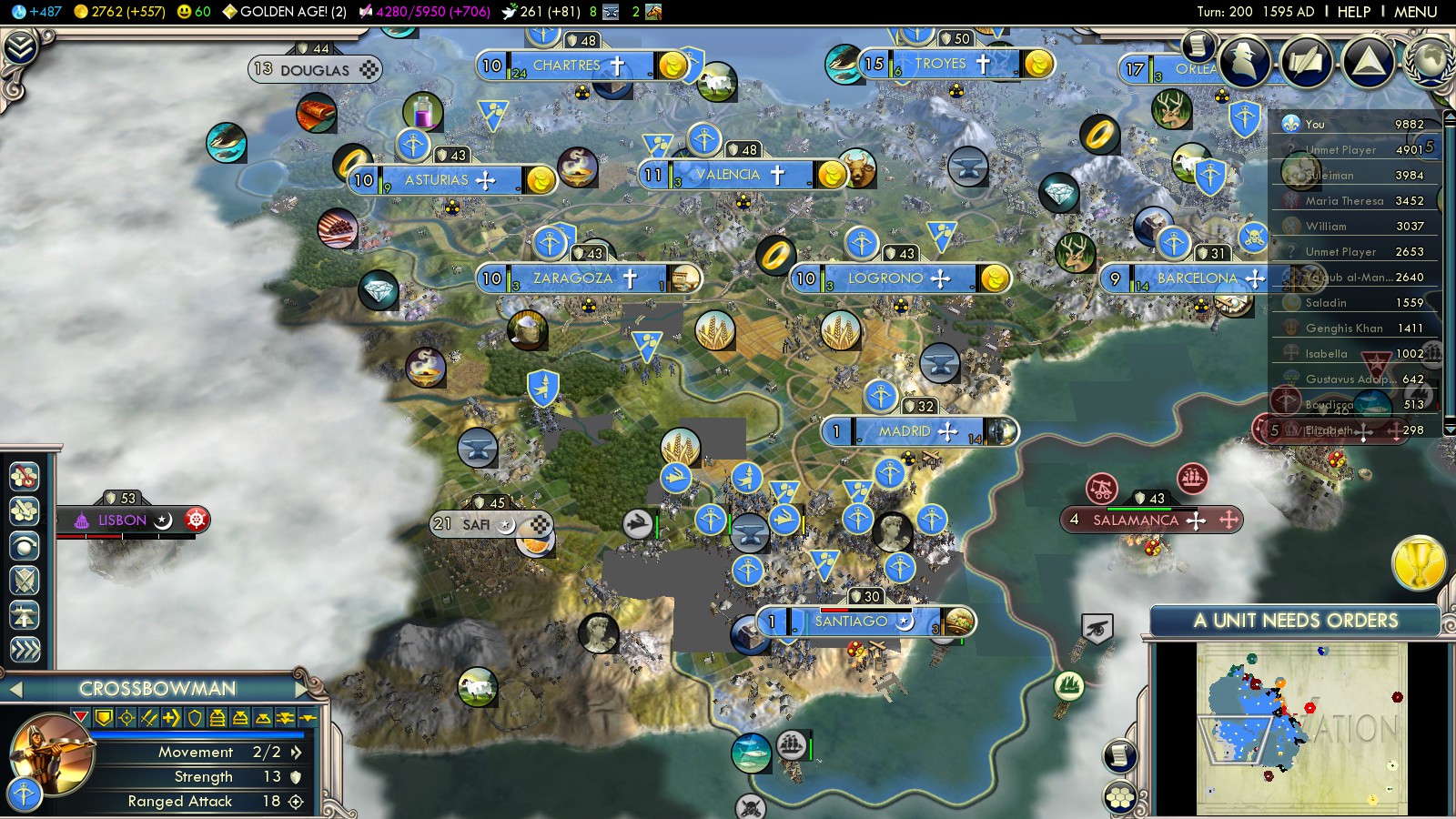The width and height of the screenshot is (1456, 819).
Task: Click the gold trophy notification
Action: pos(1419,562)
